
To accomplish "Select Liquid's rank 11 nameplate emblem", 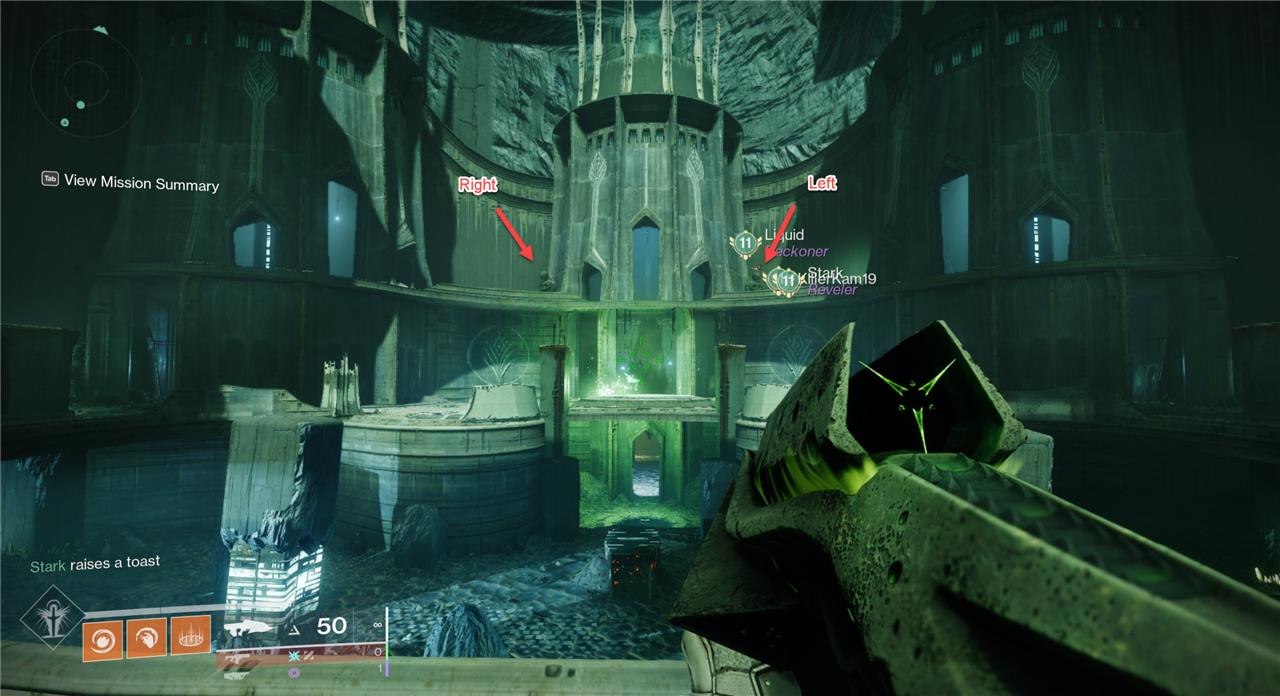I will point(744,241).
